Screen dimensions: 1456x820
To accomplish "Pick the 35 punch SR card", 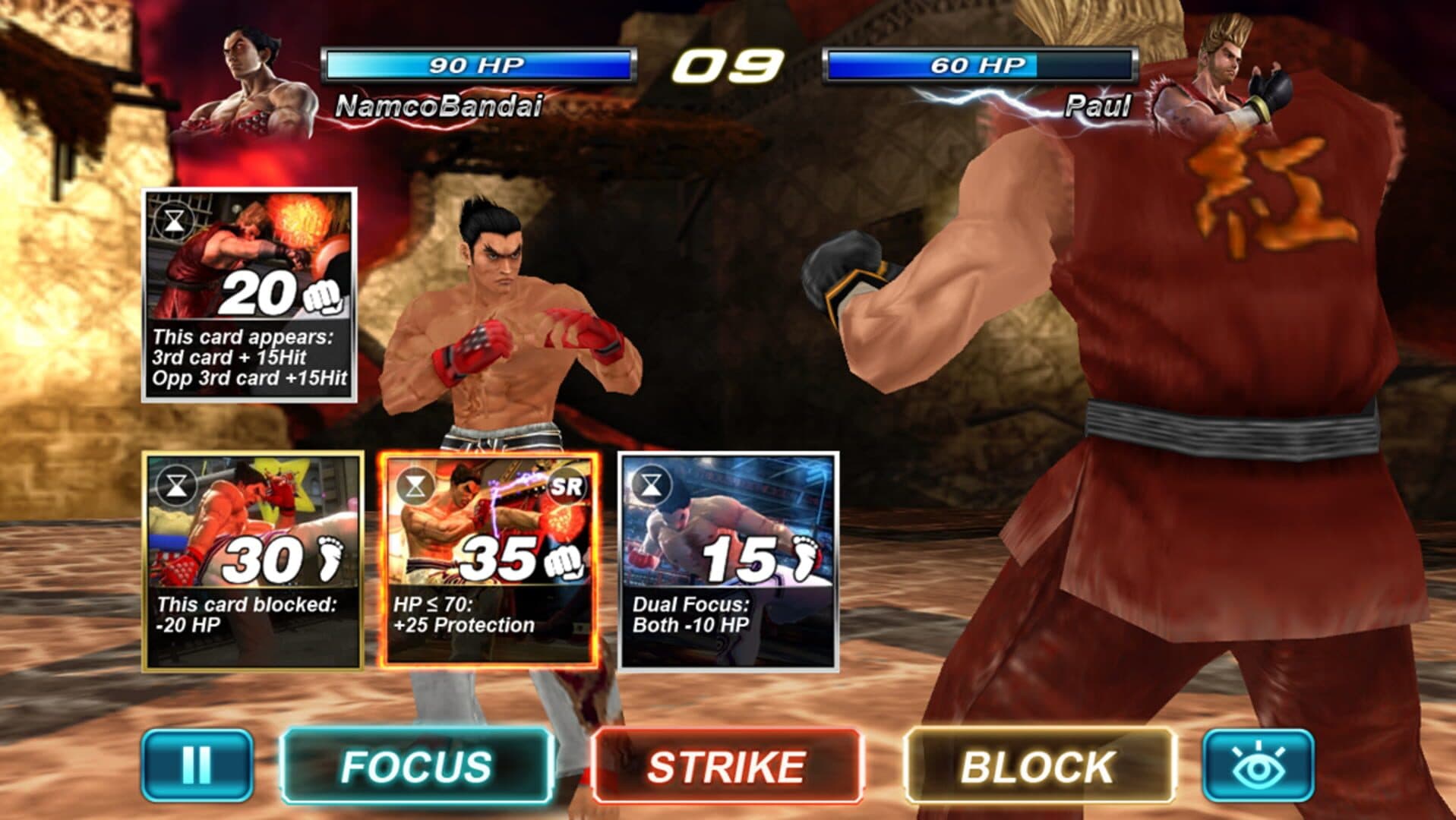I will click(x=489, y=560).
